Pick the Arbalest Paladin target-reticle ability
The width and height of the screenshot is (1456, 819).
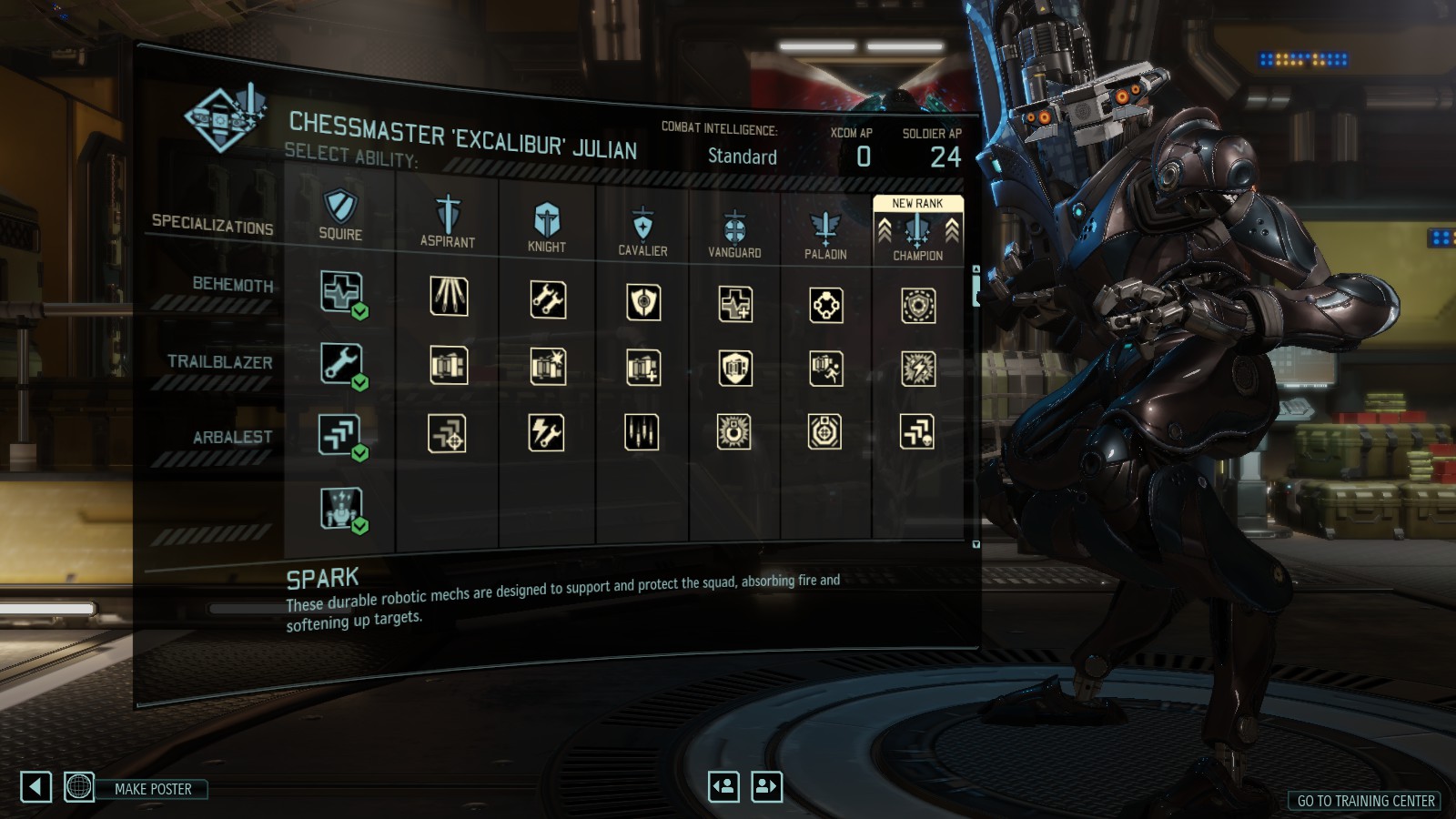click(824, 432)
